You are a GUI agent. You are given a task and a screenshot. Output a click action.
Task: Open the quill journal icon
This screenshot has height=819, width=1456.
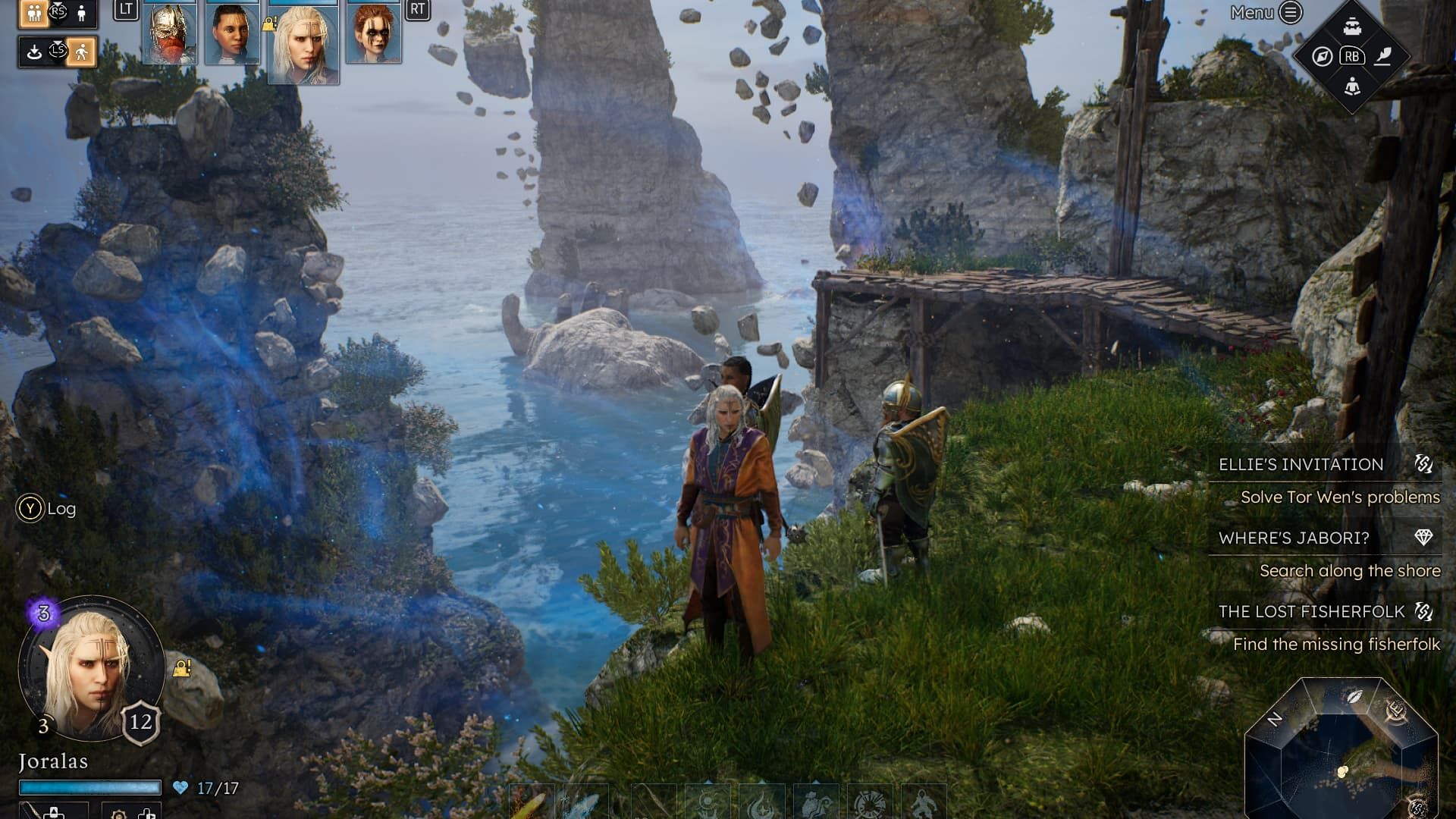[1383, 57]
